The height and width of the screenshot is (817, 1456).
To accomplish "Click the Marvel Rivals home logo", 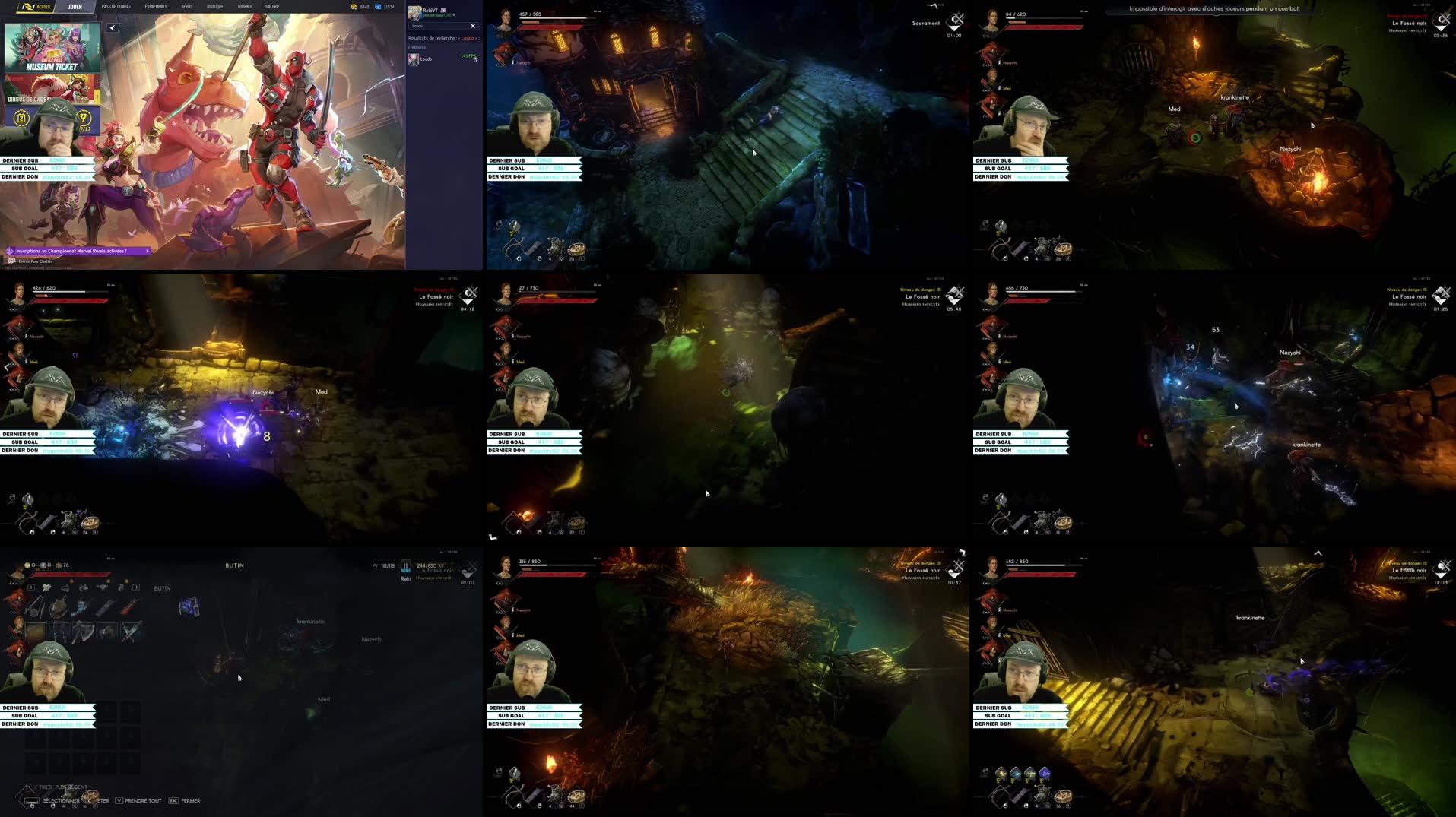I will [x=29, y=6].
